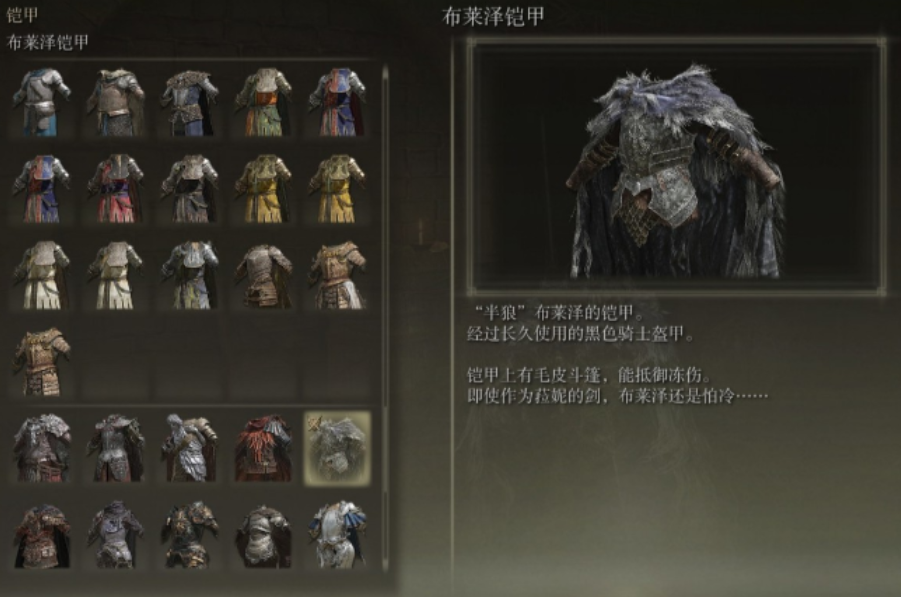This screenshot has height=597, width=901.
Task: Pick the silver plate armor with blue waistcloth
Action: pos(41,101)
